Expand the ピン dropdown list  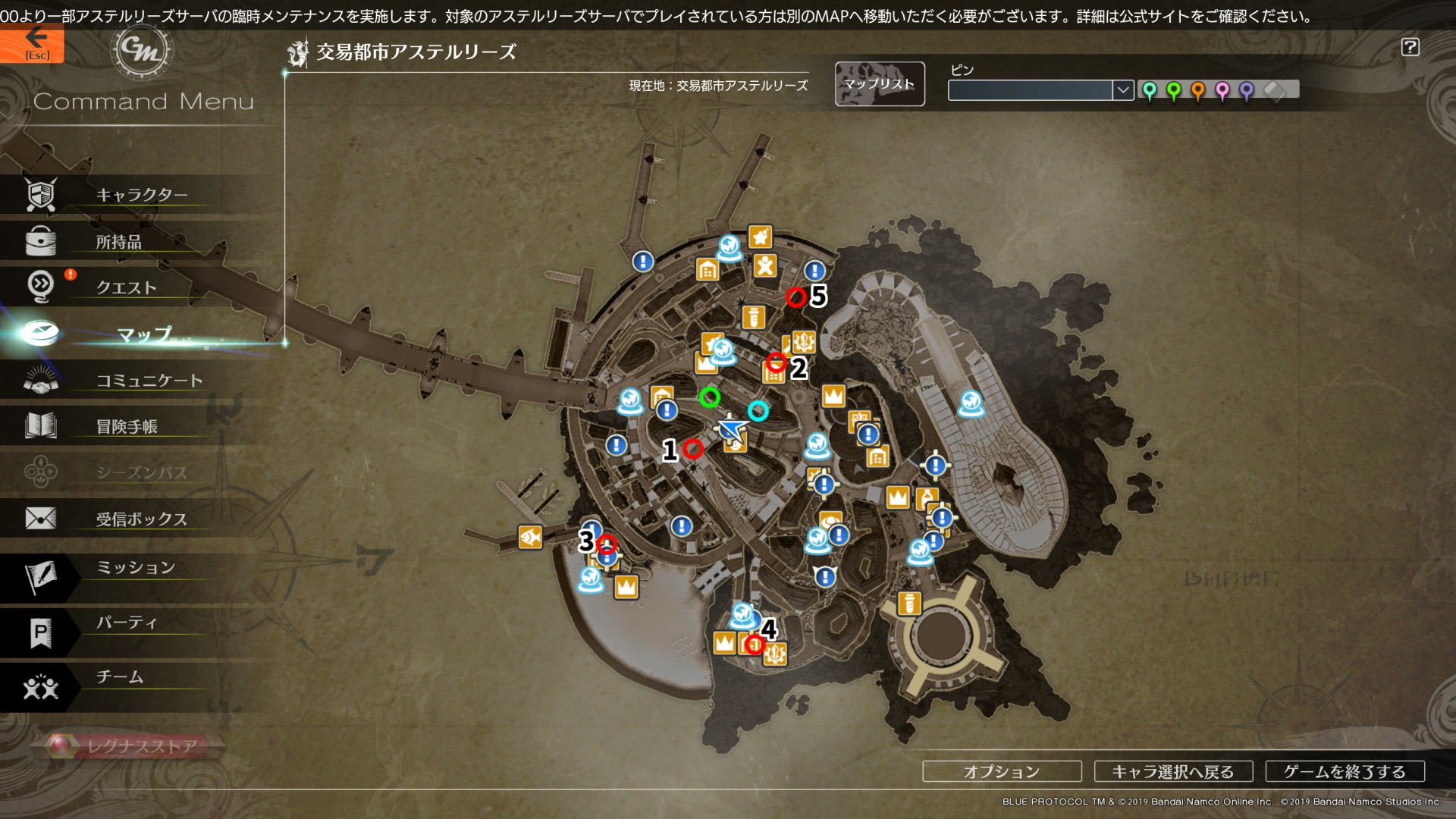coord(1122,90)
